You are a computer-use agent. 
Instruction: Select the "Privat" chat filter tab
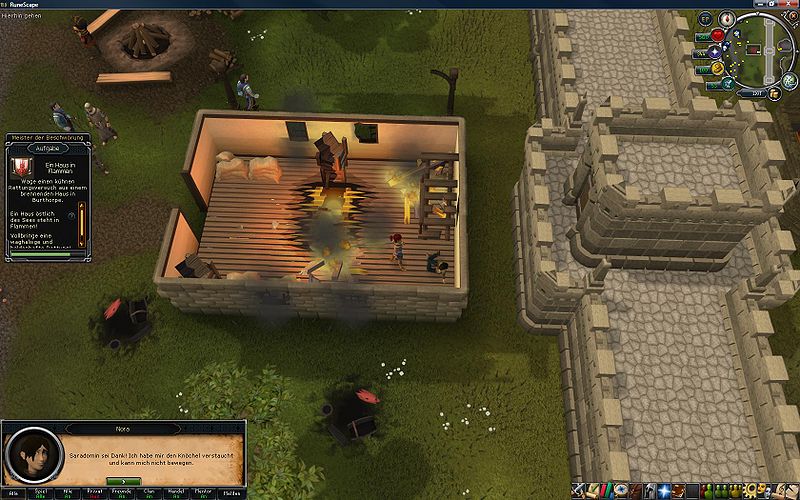(x=96, y=492)
